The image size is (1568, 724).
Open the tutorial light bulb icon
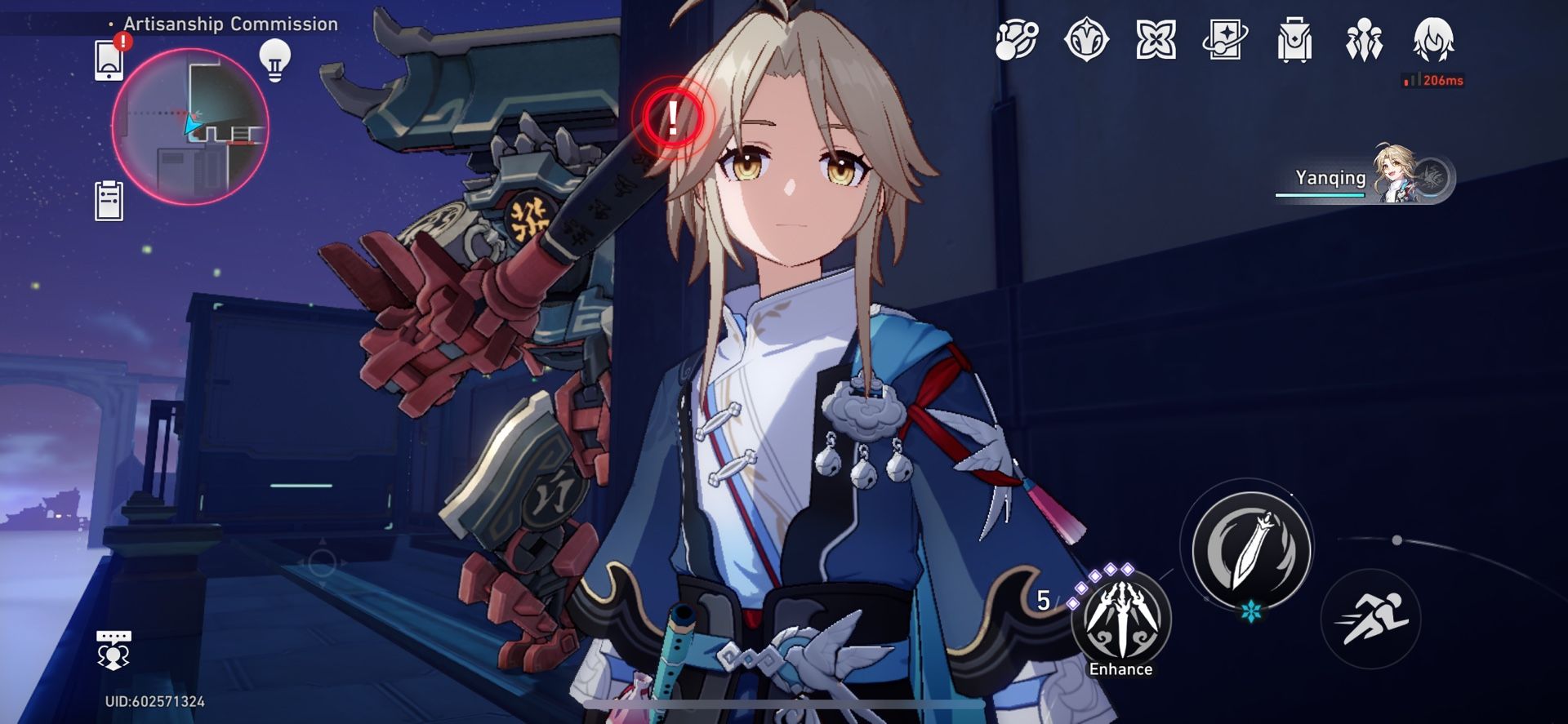[x=275, y=62]
